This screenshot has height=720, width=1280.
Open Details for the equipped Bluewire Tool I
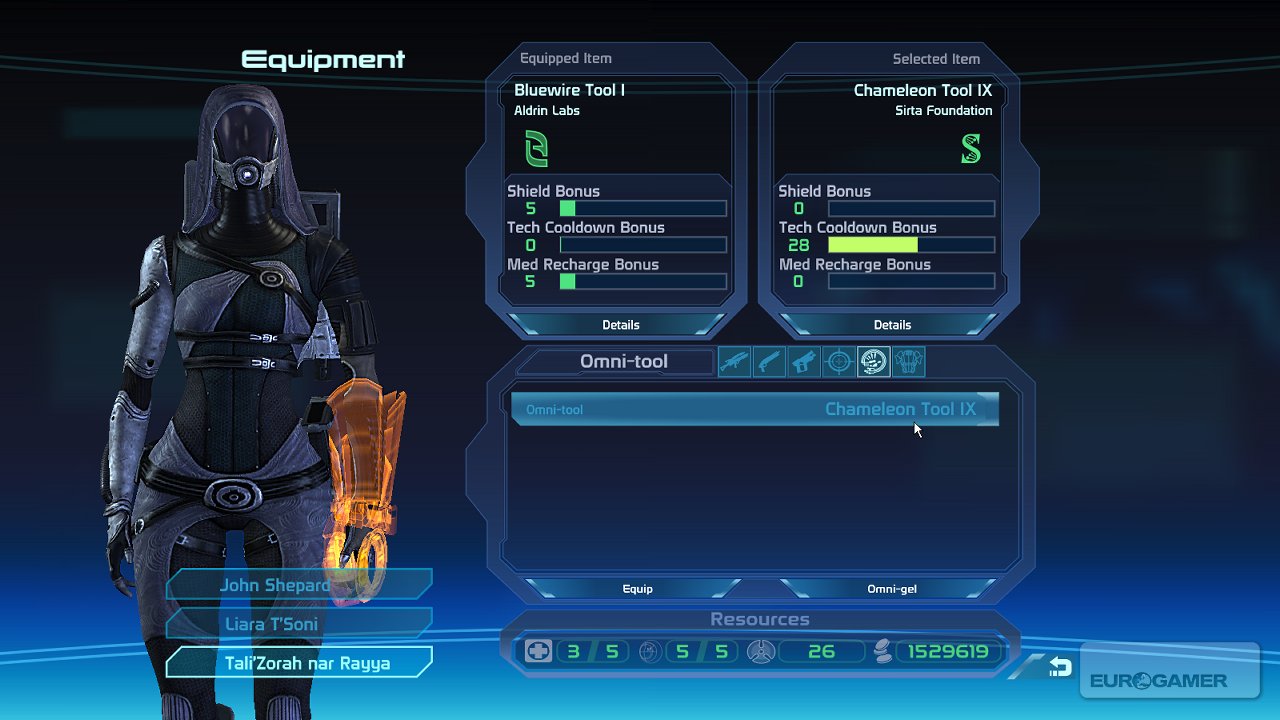tap(620, 325)
